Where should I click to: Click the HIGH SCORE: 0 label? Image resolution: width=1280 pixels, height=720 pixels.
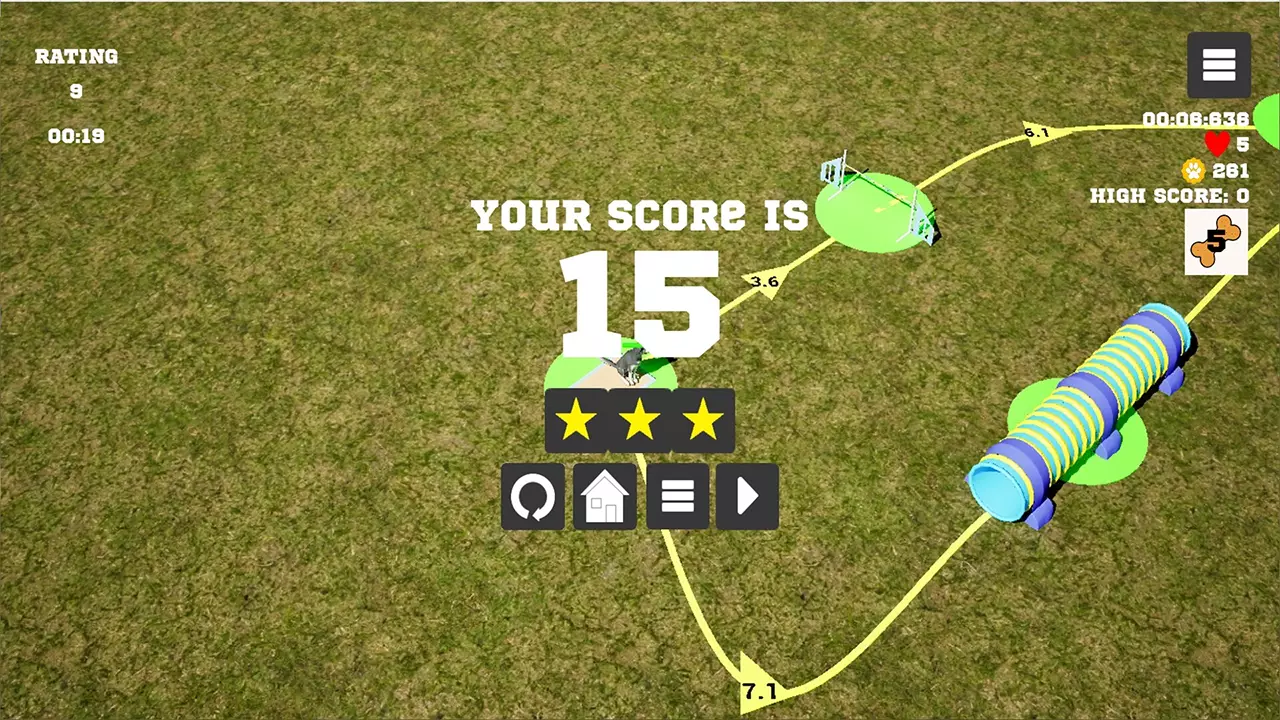1170,196
